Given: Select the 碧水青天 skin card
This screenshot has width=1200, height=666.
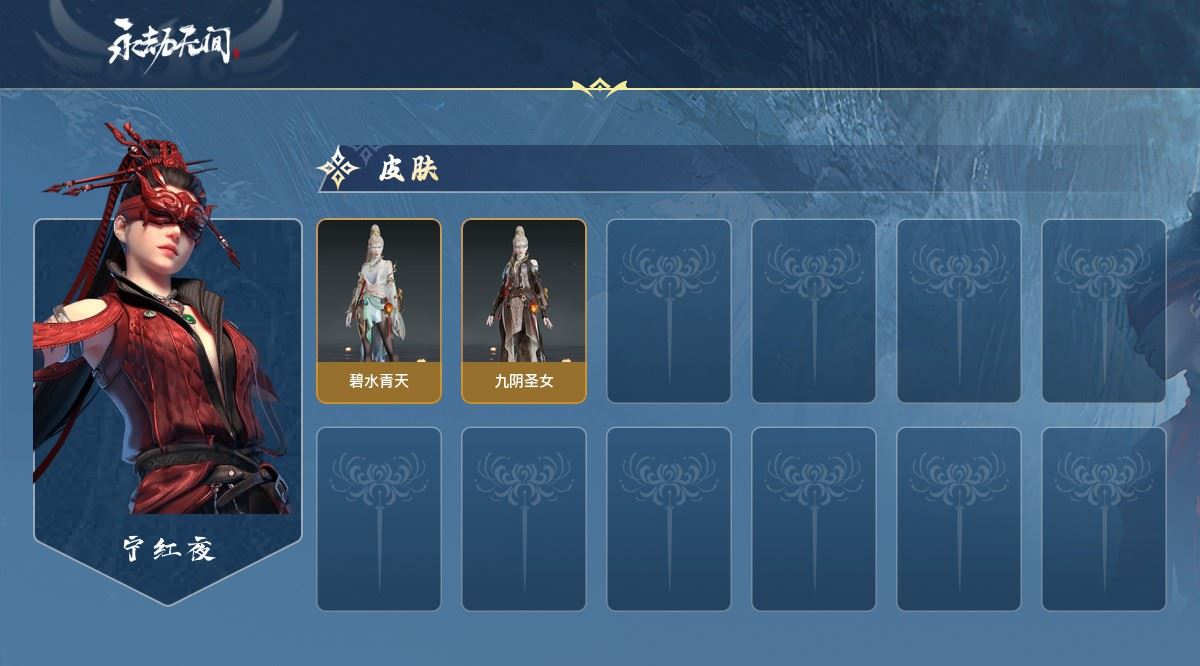Looking at the screenshot, I should coord(379,310).
